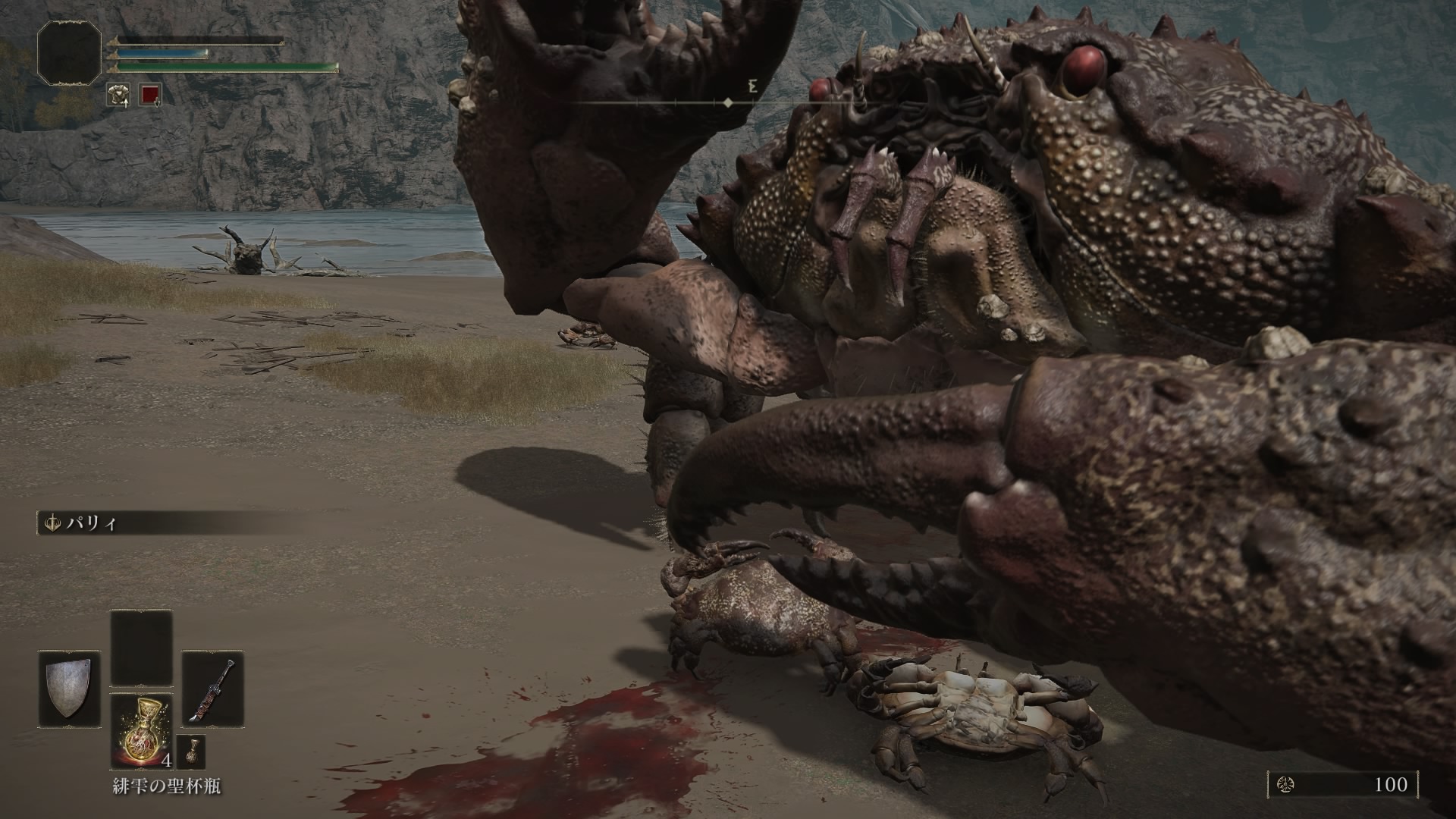This screenshot has width=1456, height=819.
Task: Click the octagonal character portrait frame
Action: coord(69,52)
